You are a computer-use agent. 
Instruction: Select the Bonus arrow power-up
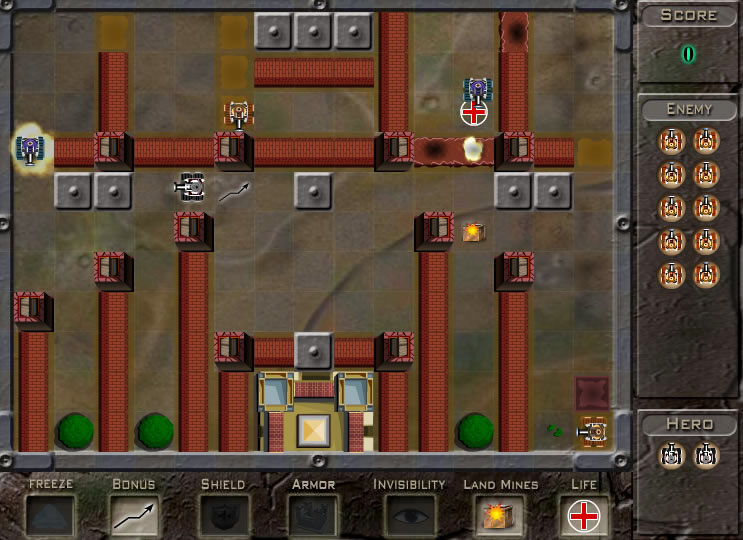tap(134, 515)
